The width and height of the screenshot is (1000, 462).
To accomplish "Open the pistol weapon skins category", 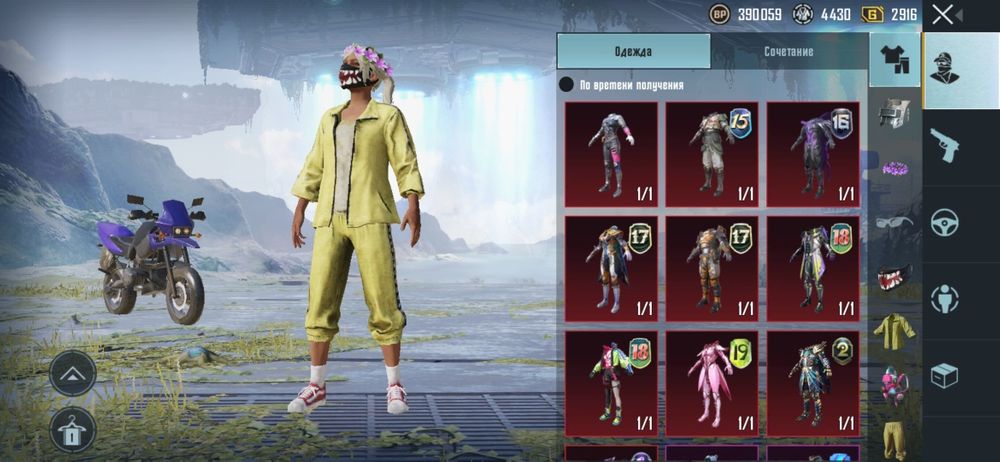I will pyautogui.click(x=945, y=144).
